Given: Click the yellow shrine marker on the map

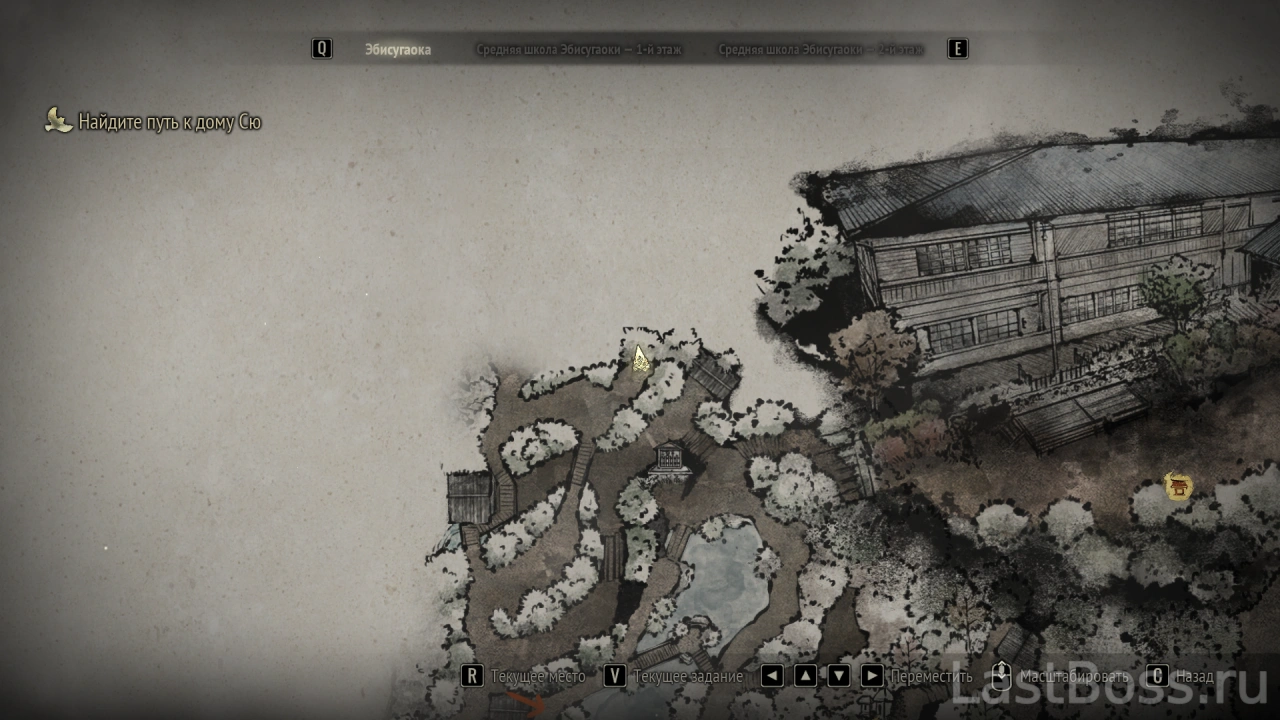Looking at the screenshot, I should (x=1179, y=487).
